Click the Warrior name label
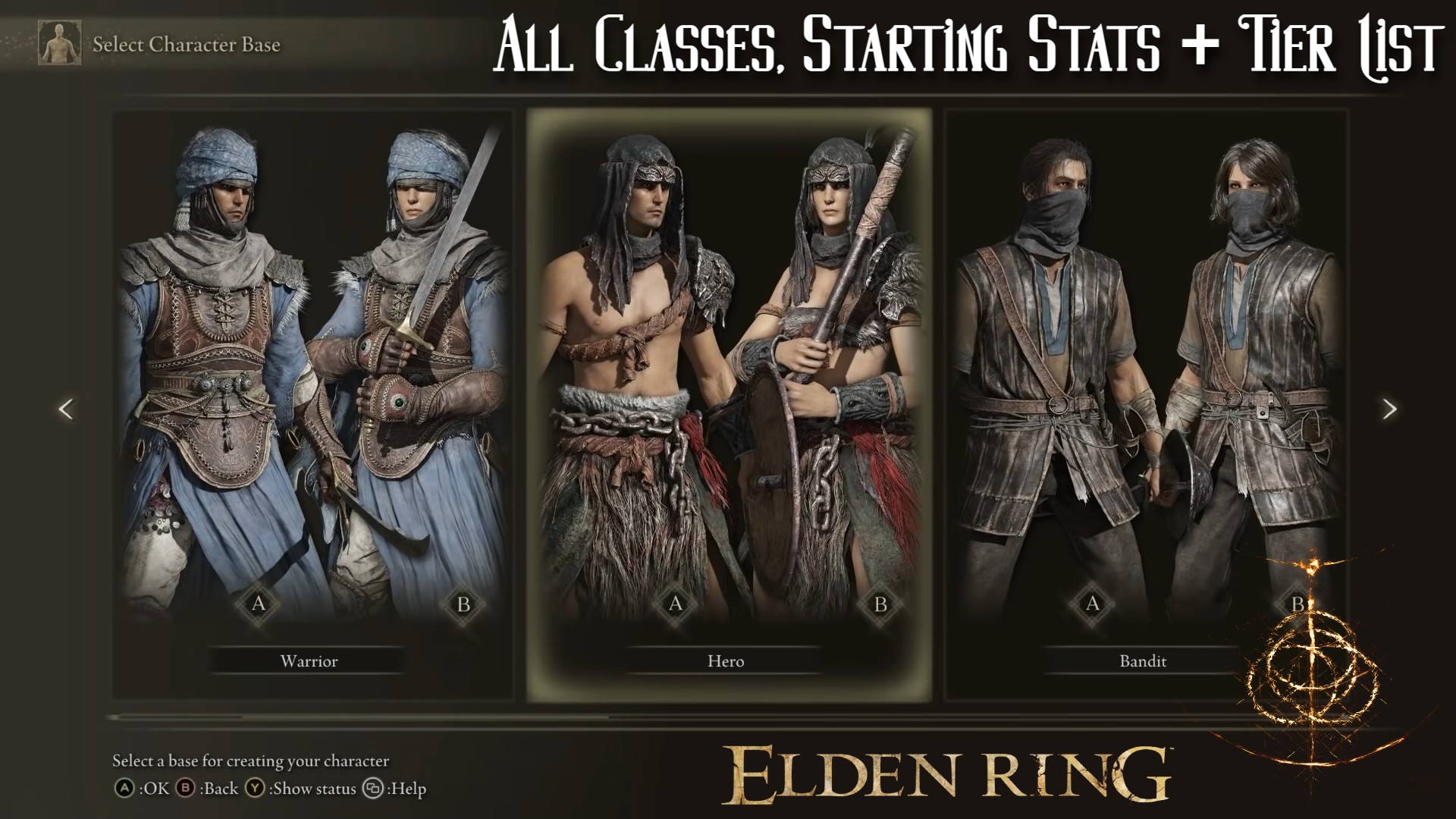Screen dimensions: 1456x819 306,661
